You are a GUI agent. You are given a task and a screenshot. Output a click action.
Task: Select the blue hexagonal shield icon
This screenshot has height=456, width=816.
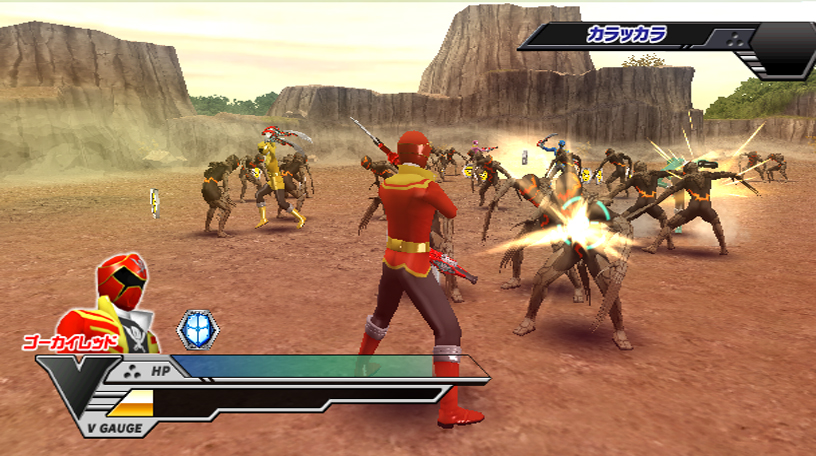pos(196,329)
